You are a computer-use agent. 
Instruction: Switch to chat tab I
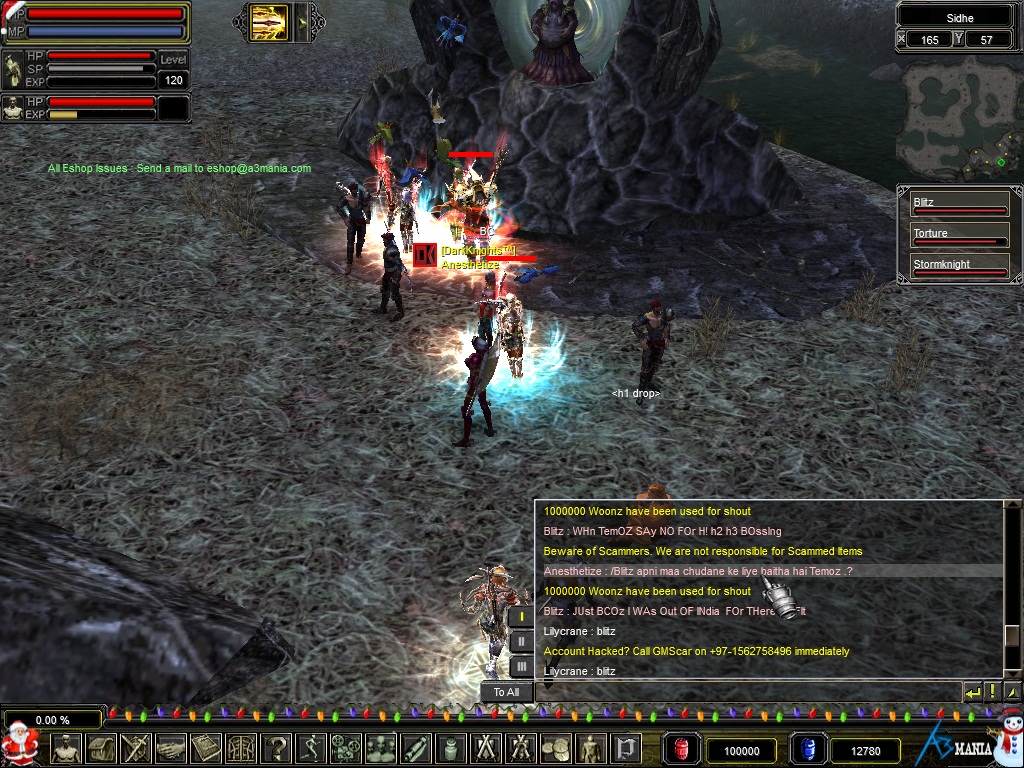(x=521, y=617)
